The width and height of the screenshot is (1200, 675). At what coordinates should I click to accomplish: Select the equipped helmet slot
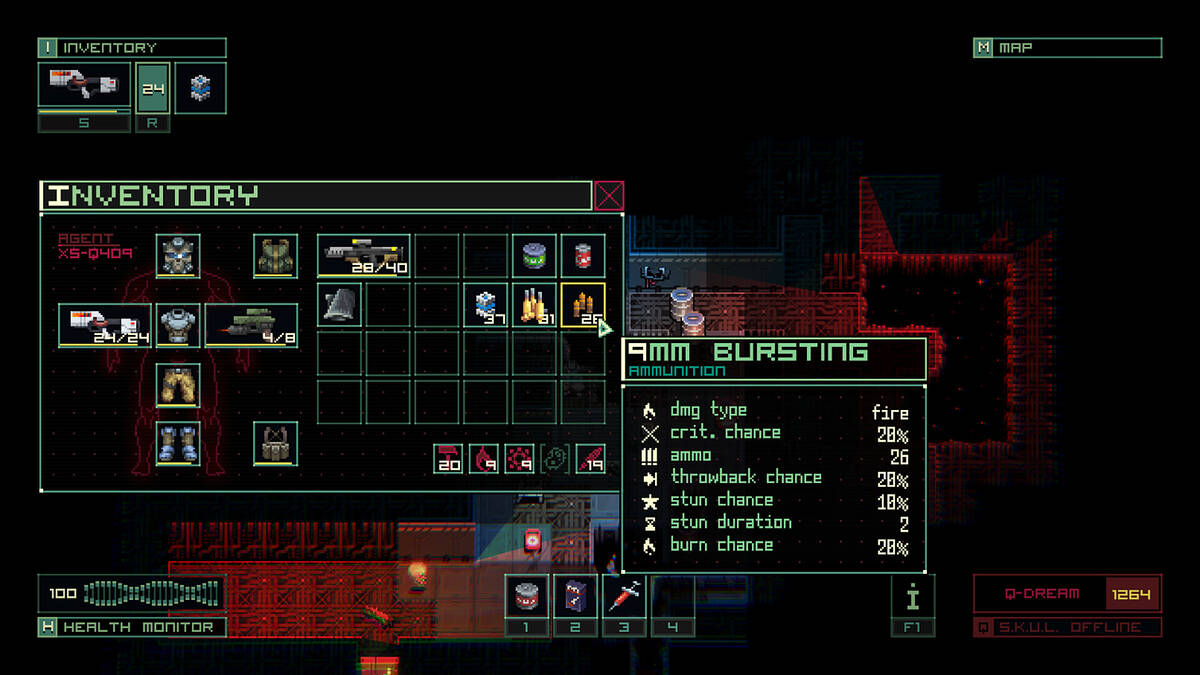tap(178, 256)
